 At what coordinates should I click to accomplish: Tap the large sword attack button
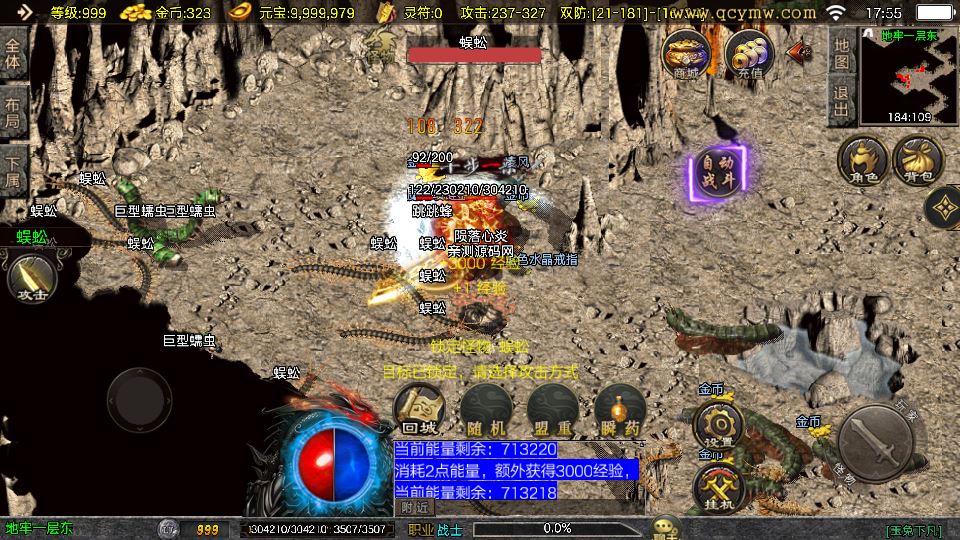(x=877, y=438)
